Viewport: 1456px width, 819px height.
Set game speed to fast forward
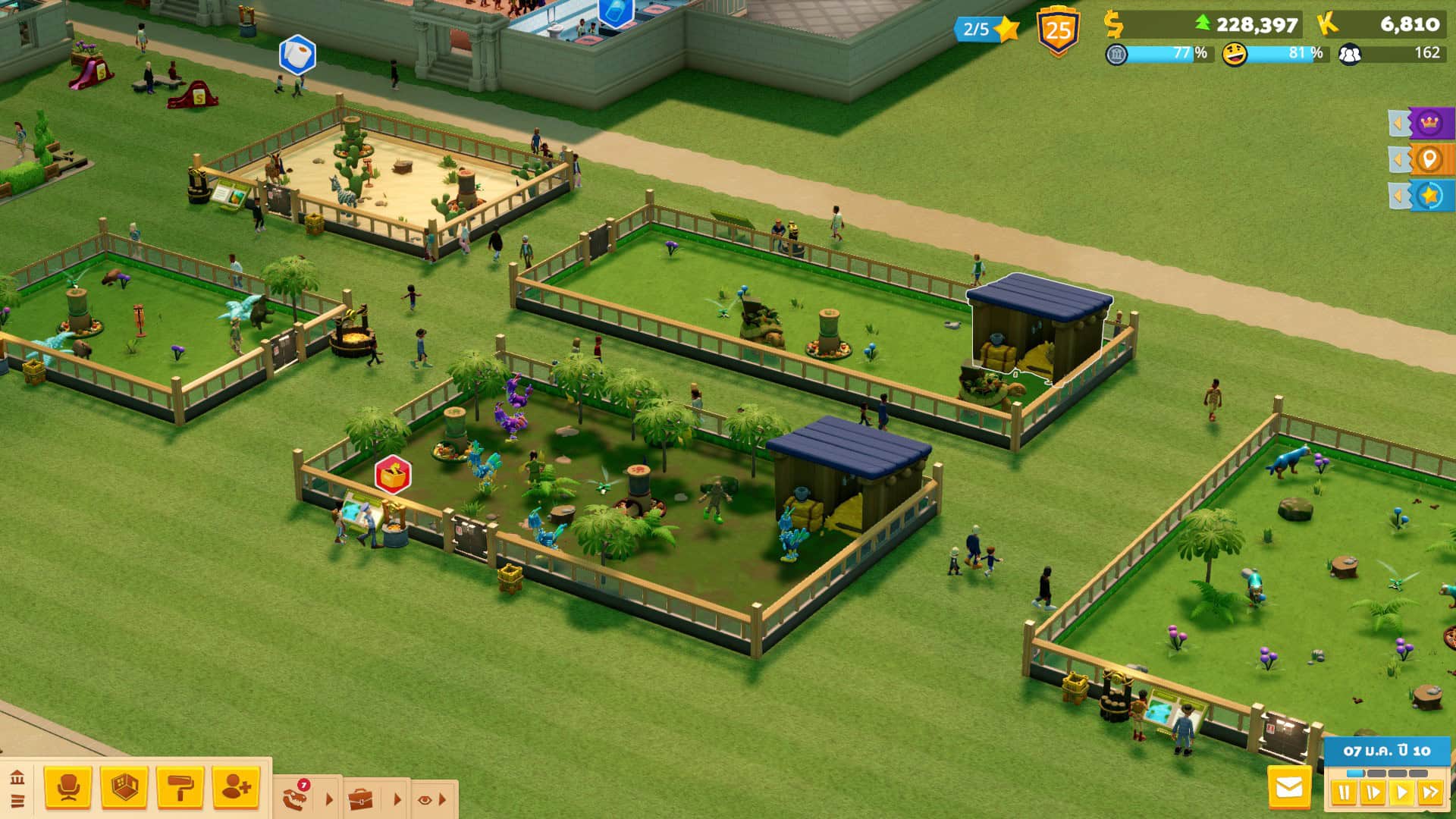click(x=1430, y=793)
